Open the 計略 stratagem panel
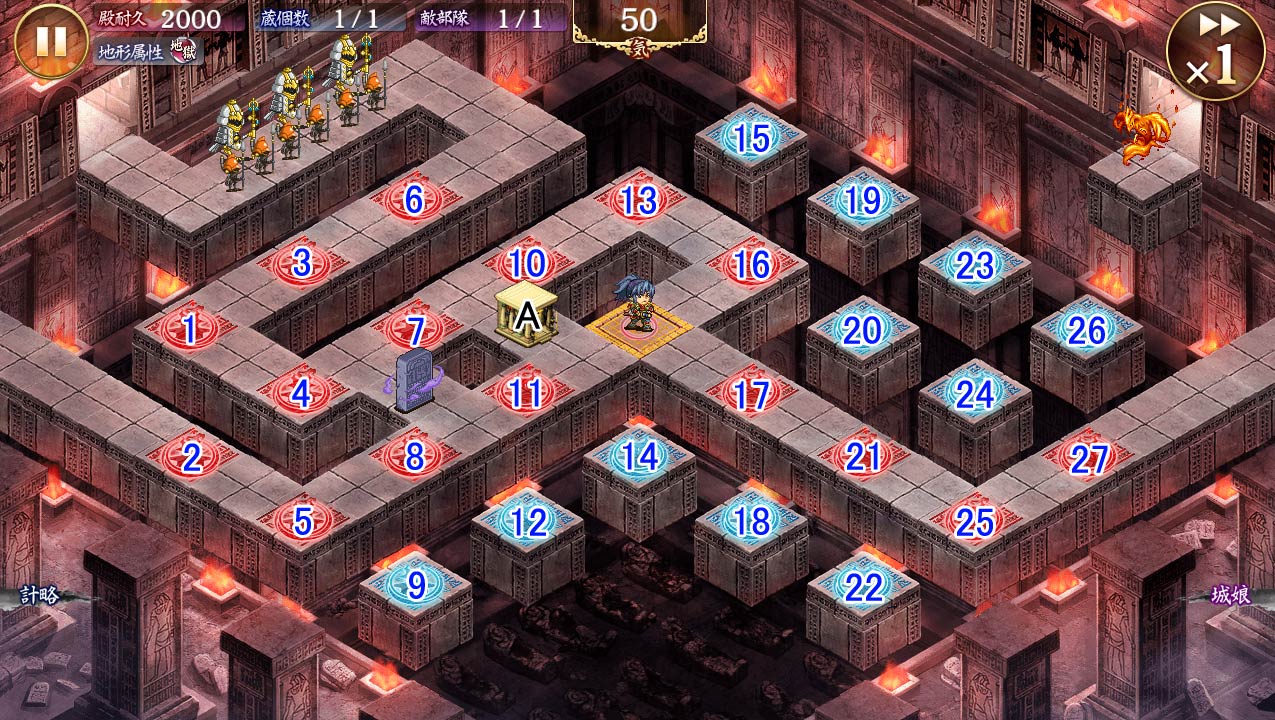Screen dimensions: 1275x720 [x=40, y=596]
